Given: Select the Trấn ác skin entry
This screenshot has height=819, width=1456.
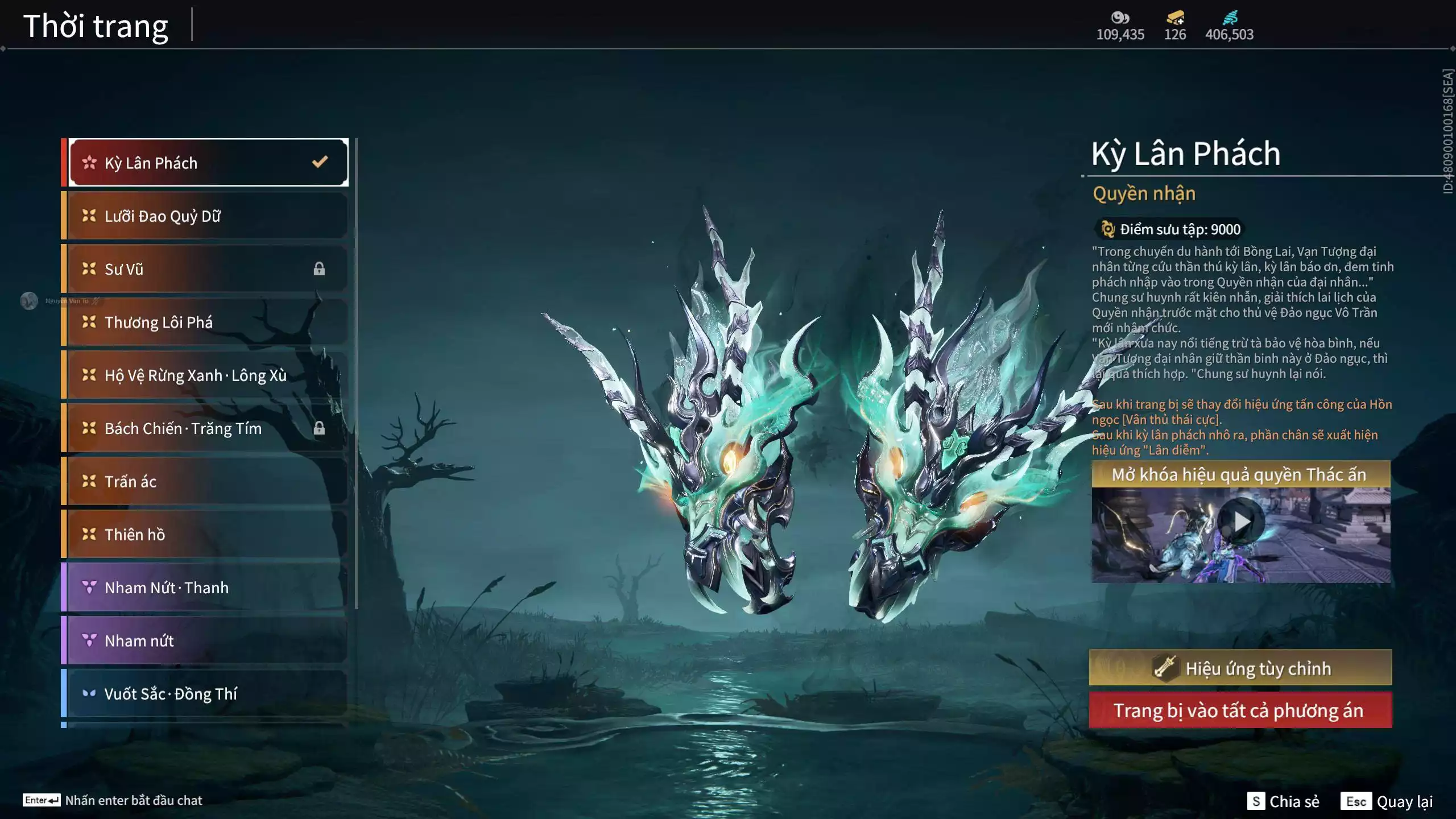Looking at the screenshot, I should pyautogui.click(x=208, y=482).
